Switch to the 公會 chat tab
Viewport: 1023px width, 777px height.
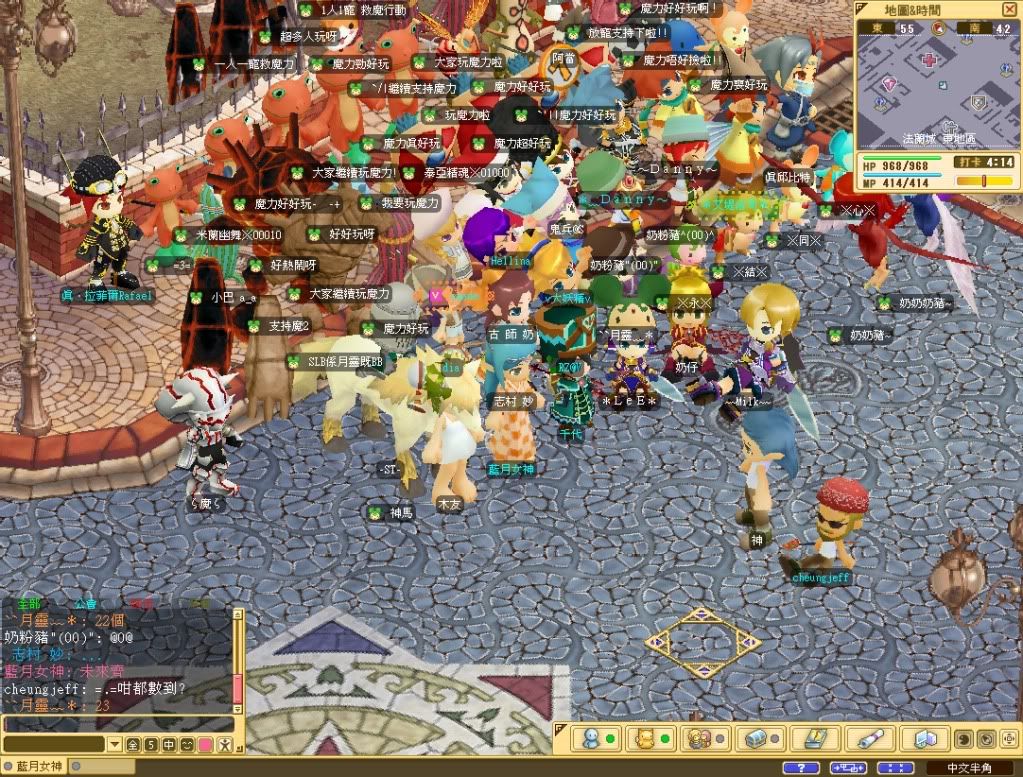tap(85, 604)
